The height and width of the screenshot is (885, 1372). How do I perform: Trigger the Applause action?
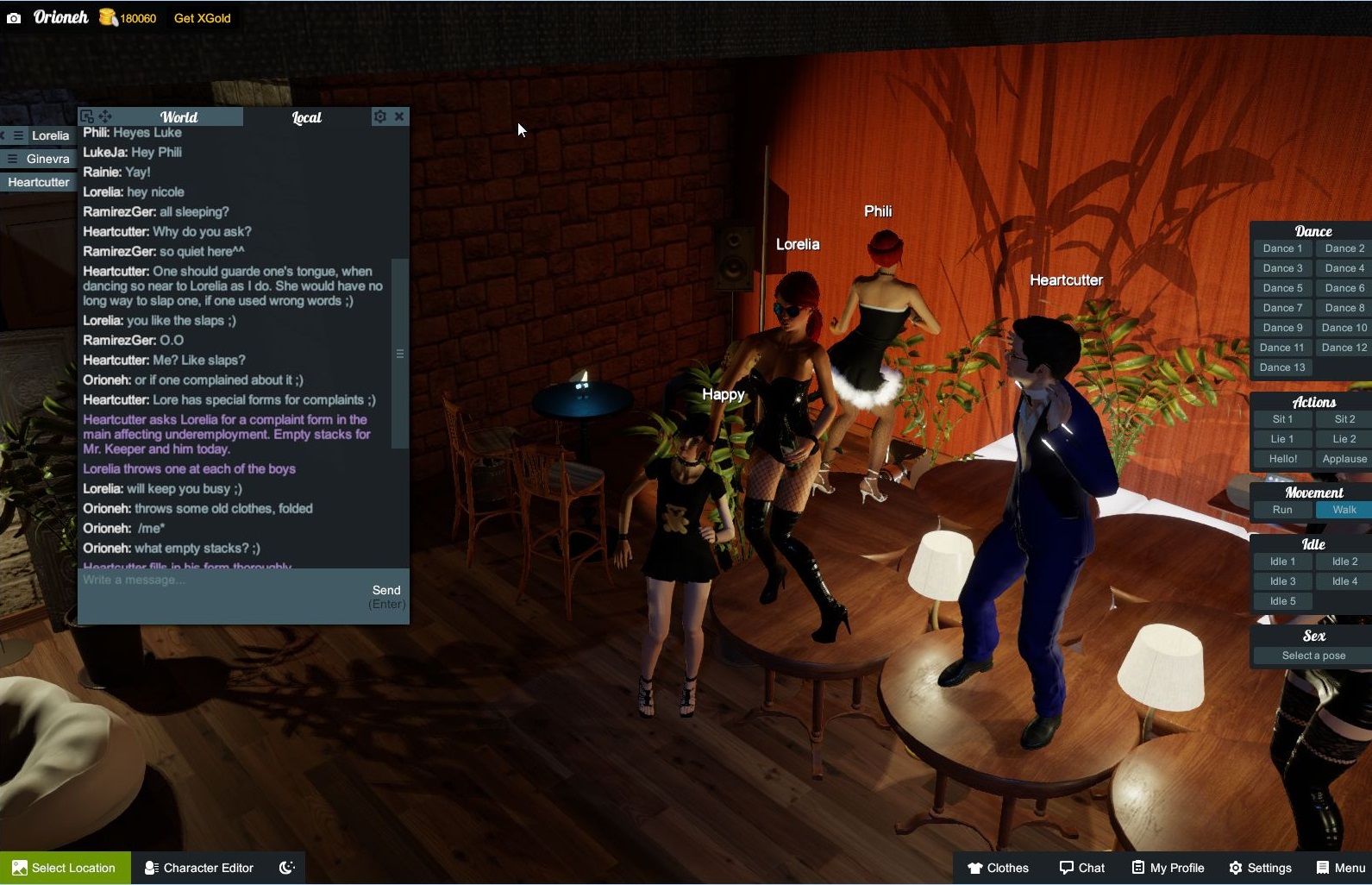click(x=1344, y=459)
